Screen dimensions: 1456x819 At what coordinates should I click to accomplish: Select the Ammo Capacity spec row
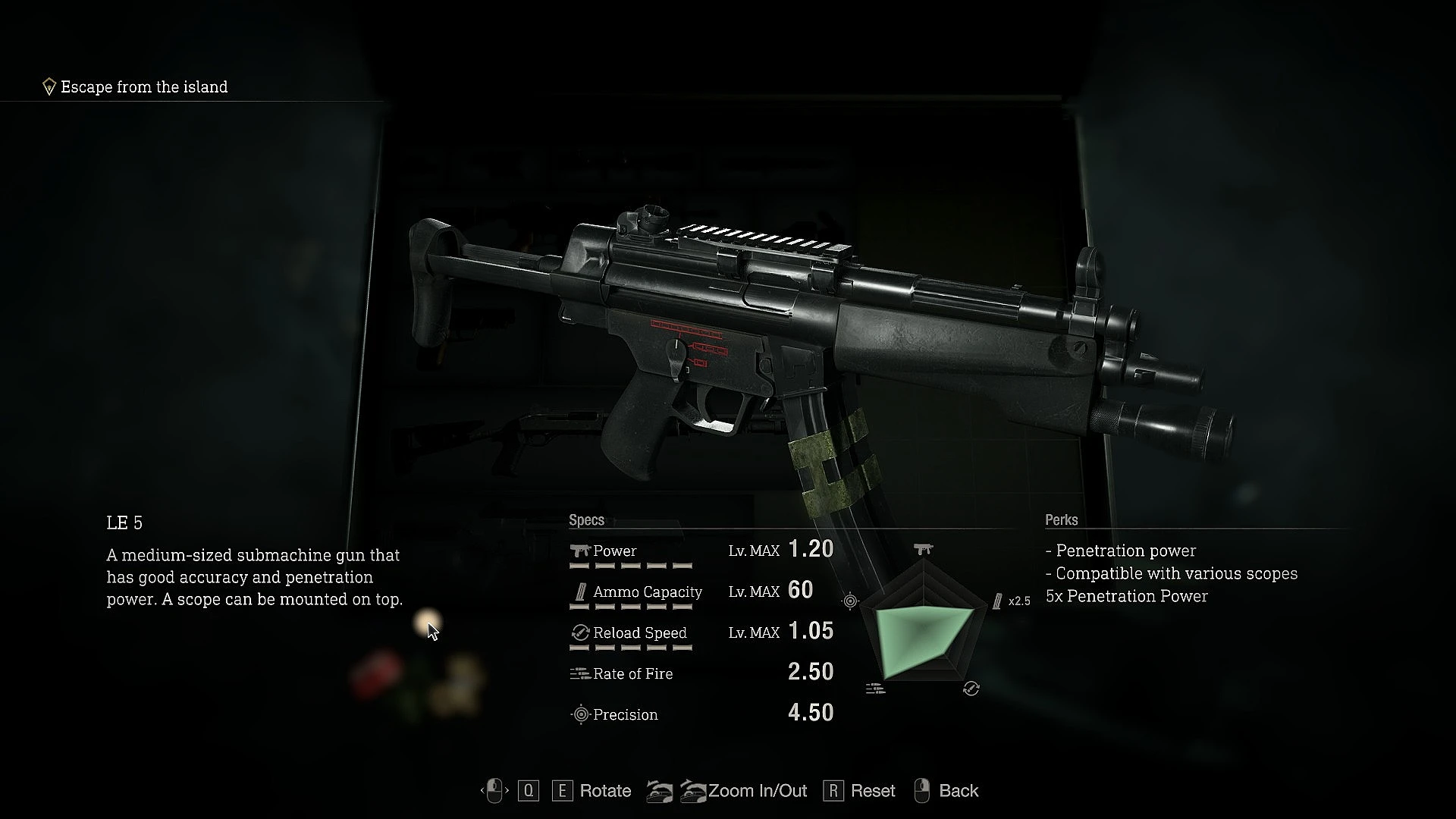[701, 591]
